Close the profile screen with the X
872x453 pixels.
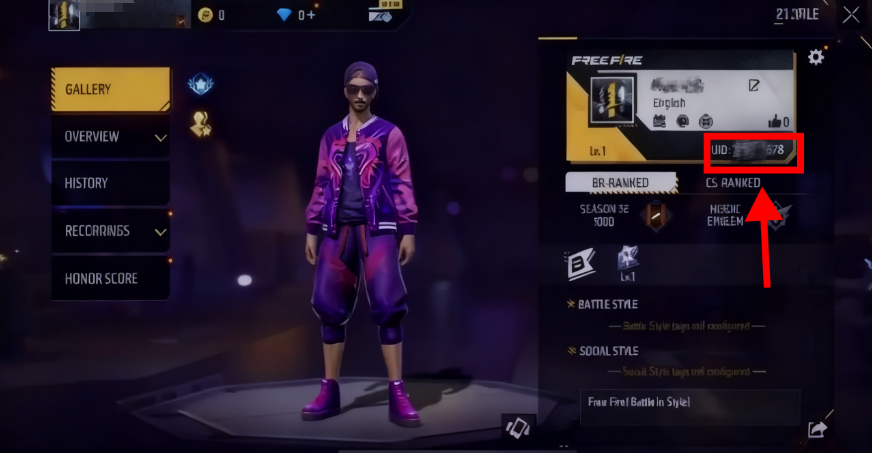click(x=850, y=15)
